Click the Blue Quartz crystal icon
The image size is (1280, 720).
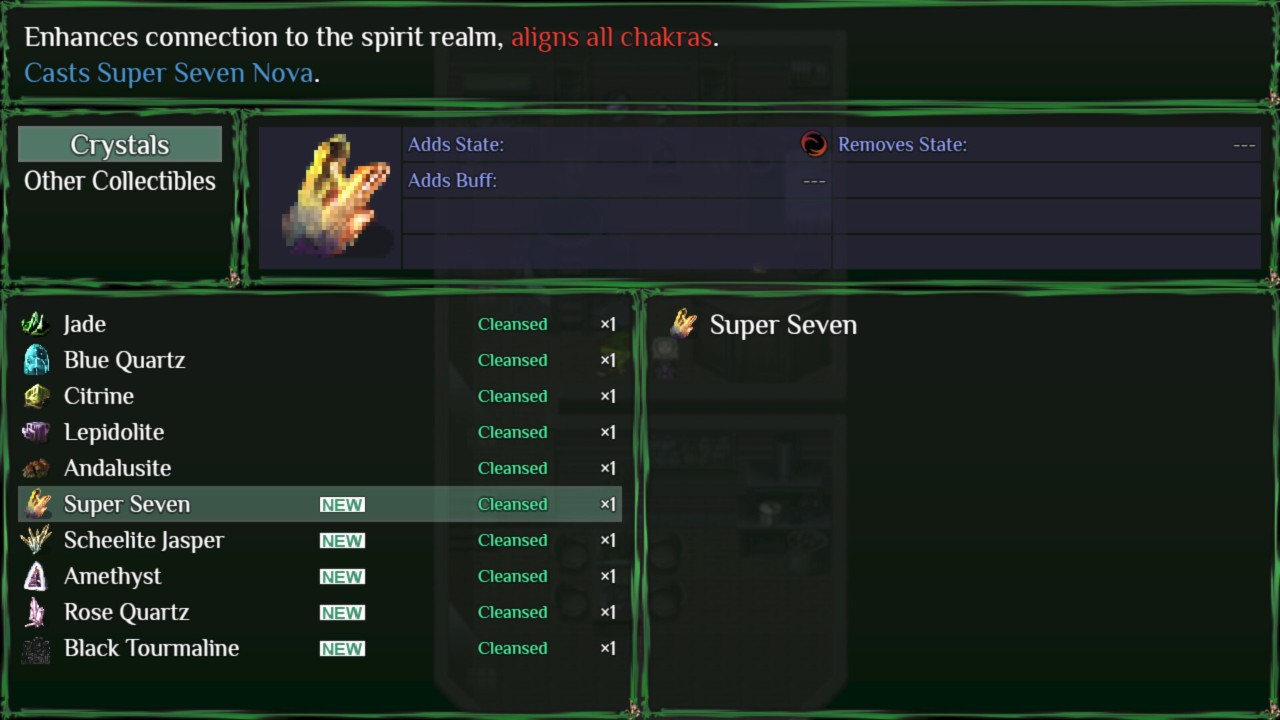click(36, 360)
